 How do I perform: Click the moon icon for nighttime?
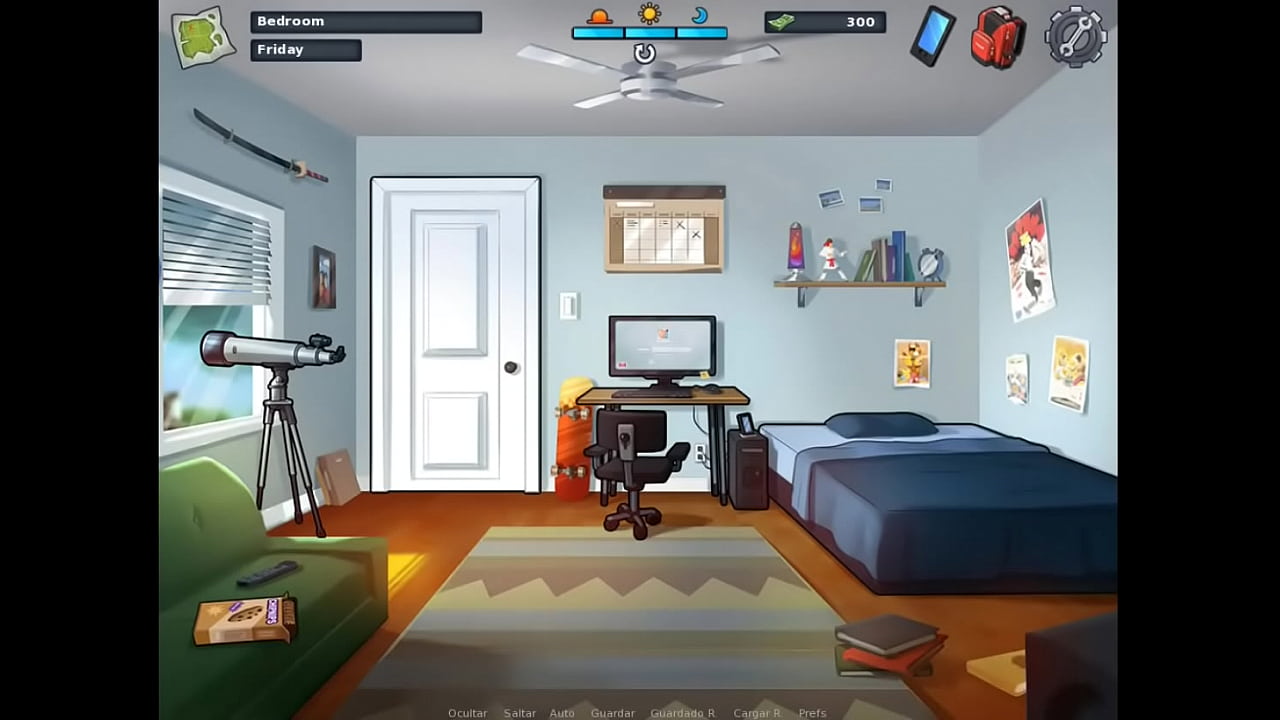[x=700, y=17]
